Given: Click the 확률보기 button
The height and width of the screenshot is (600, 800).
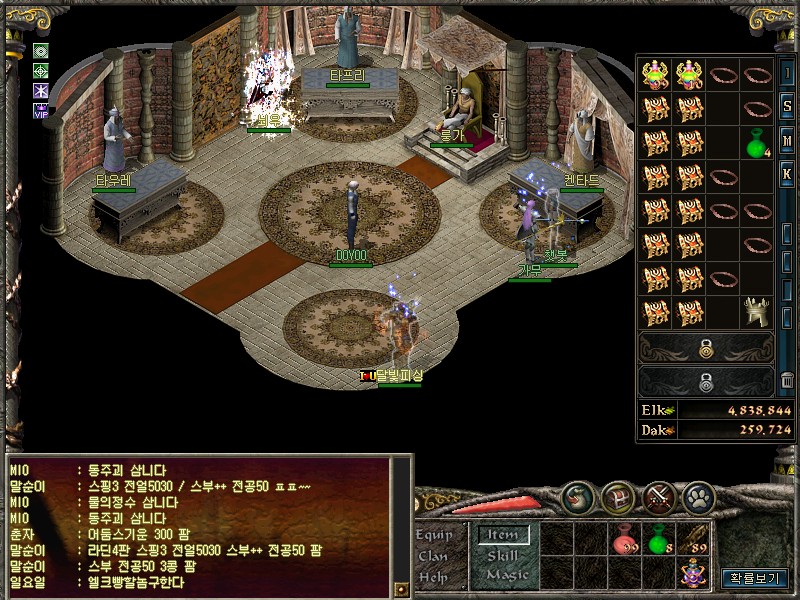Looking at the screenshot, I should pos(755,577).
